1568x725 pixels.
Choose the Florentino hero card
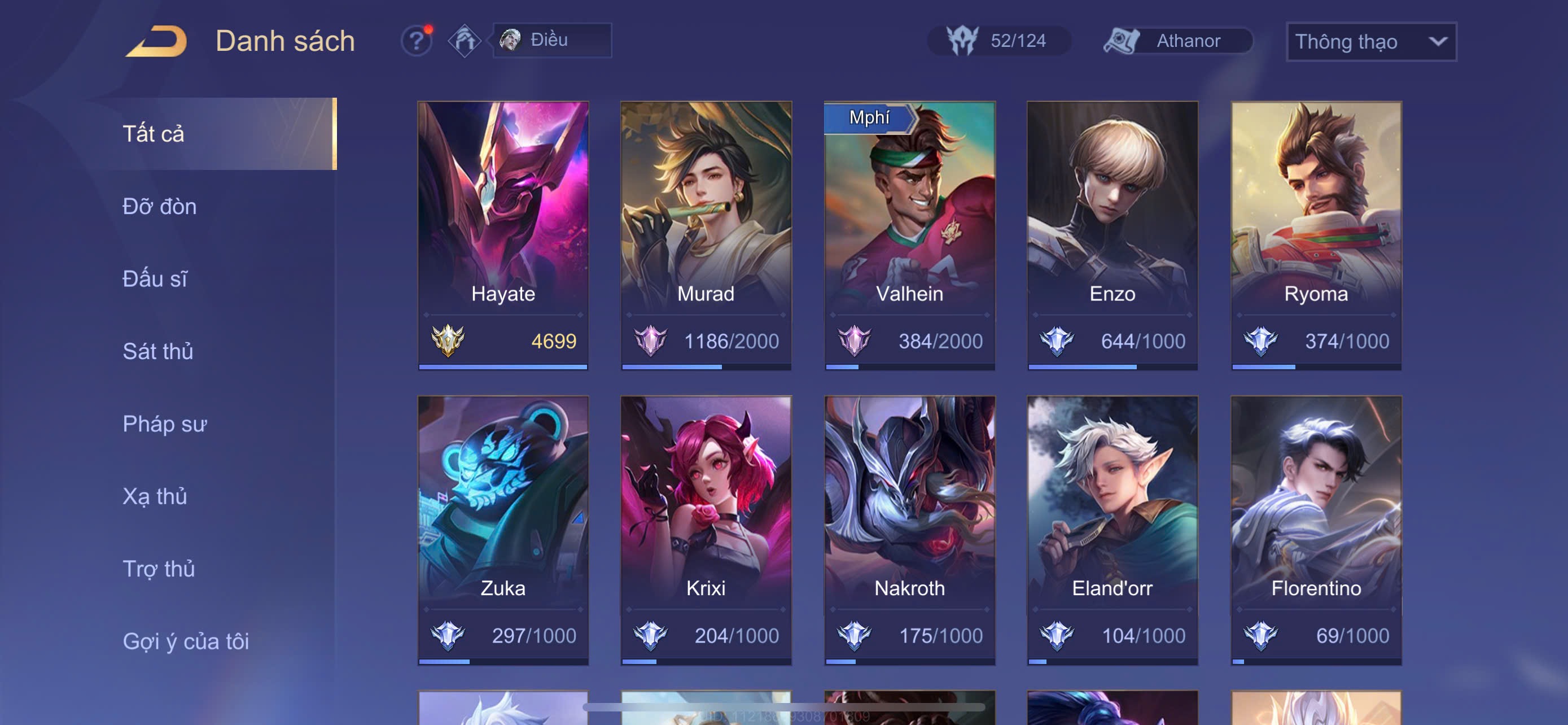(x=1316, y=530)
